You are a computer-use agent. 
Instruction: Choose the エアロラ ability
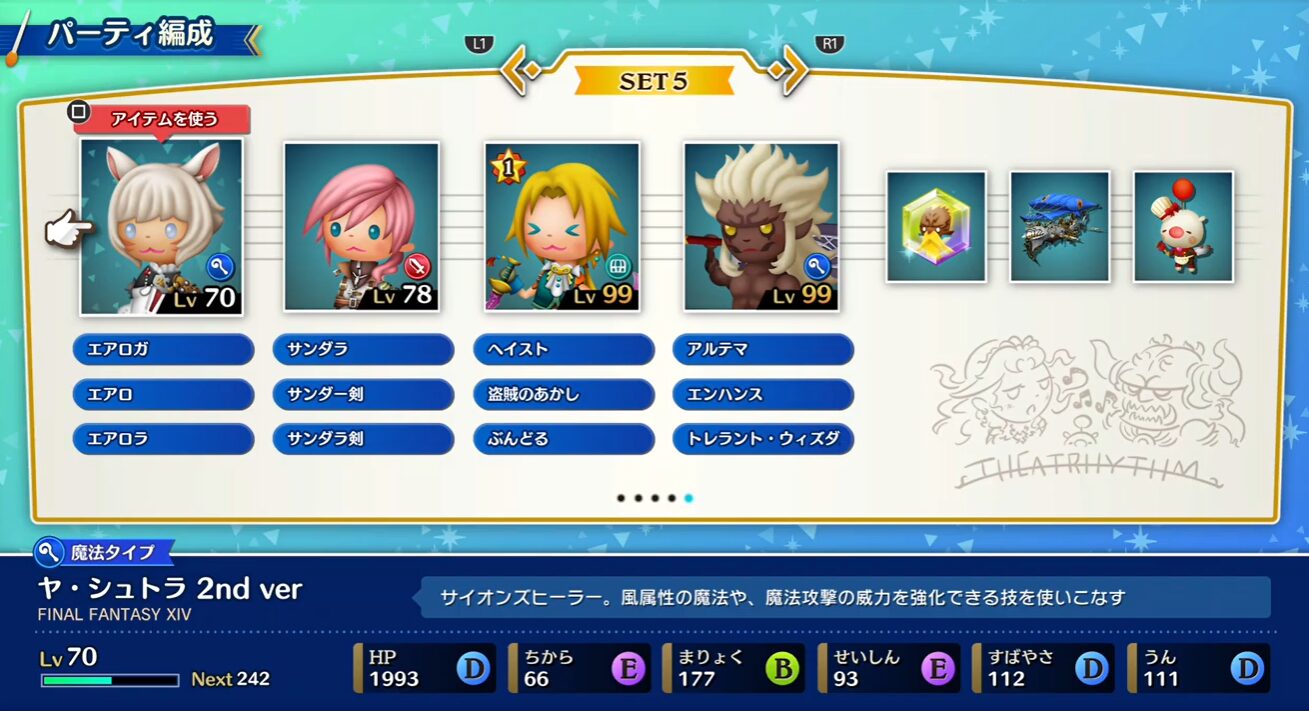163,439
